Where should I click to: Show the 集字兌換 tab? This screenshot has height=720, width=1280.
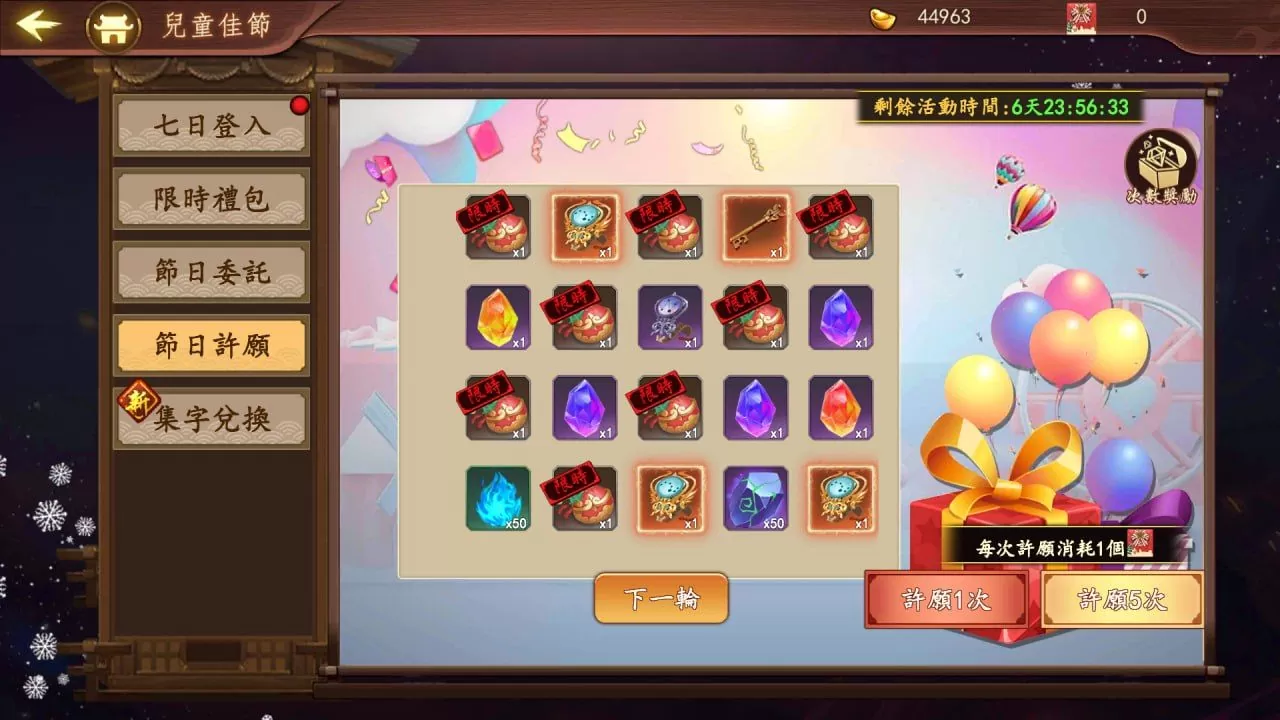coord(212,419)
